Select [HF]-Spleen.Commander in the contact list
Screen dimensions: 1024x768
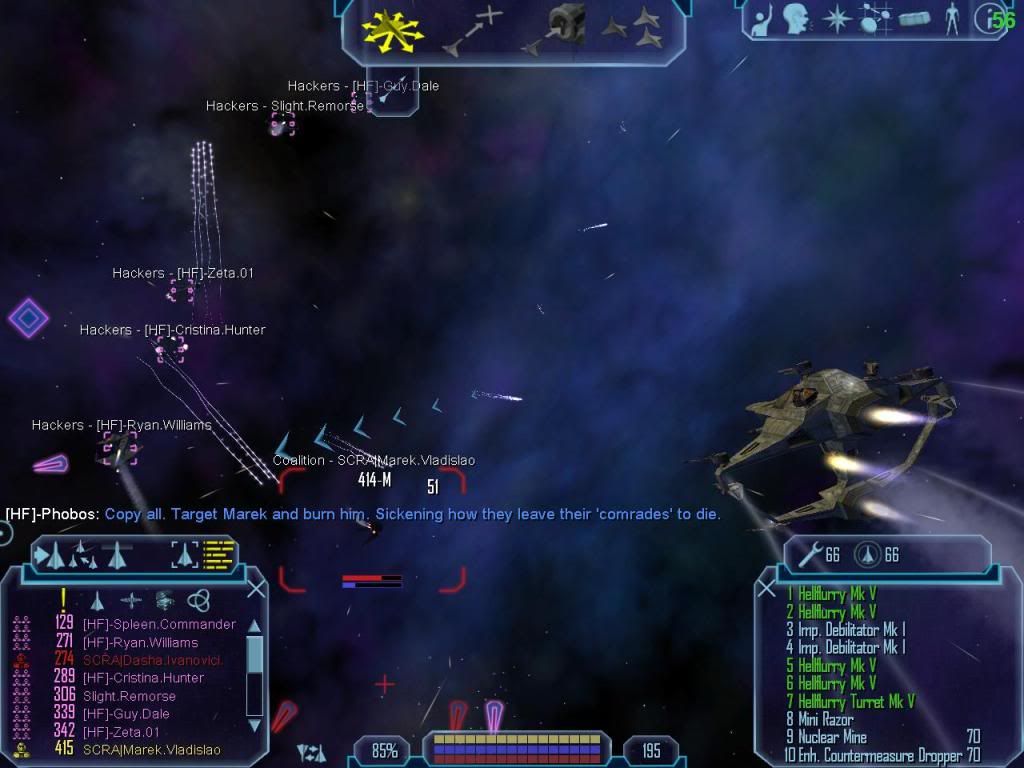(159, 624)
